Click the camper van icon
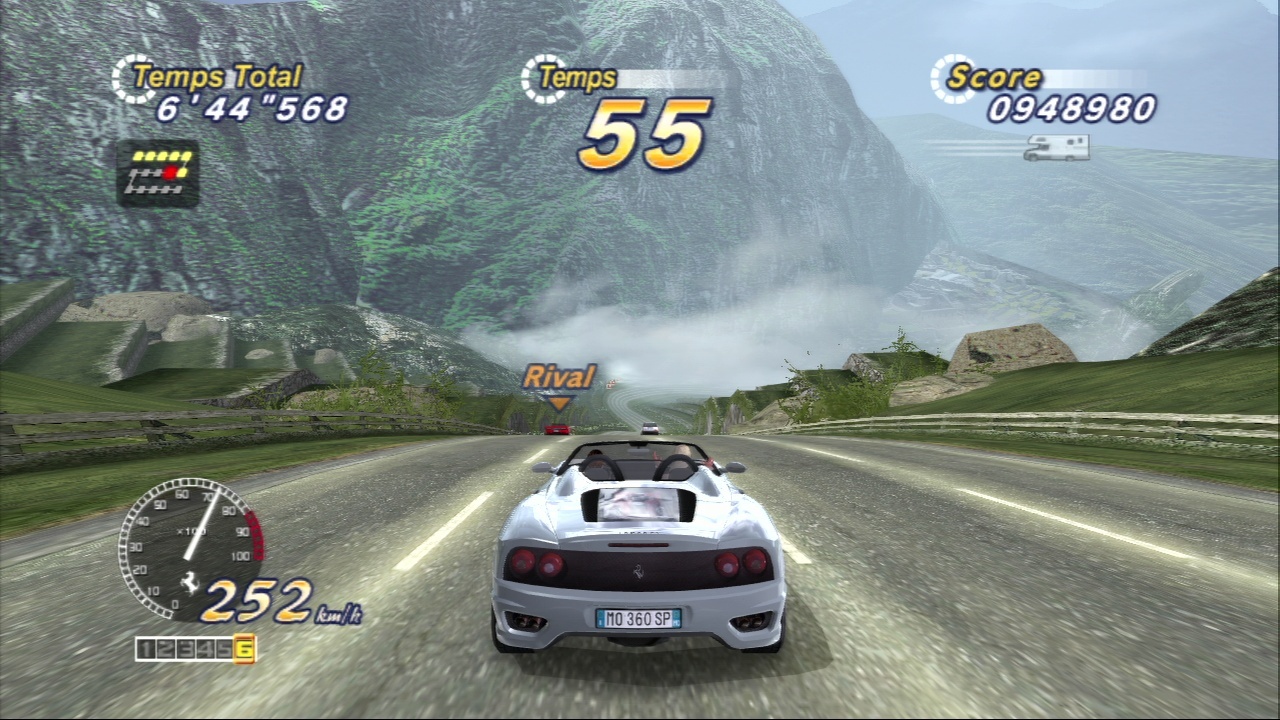 pos(1056,148)
